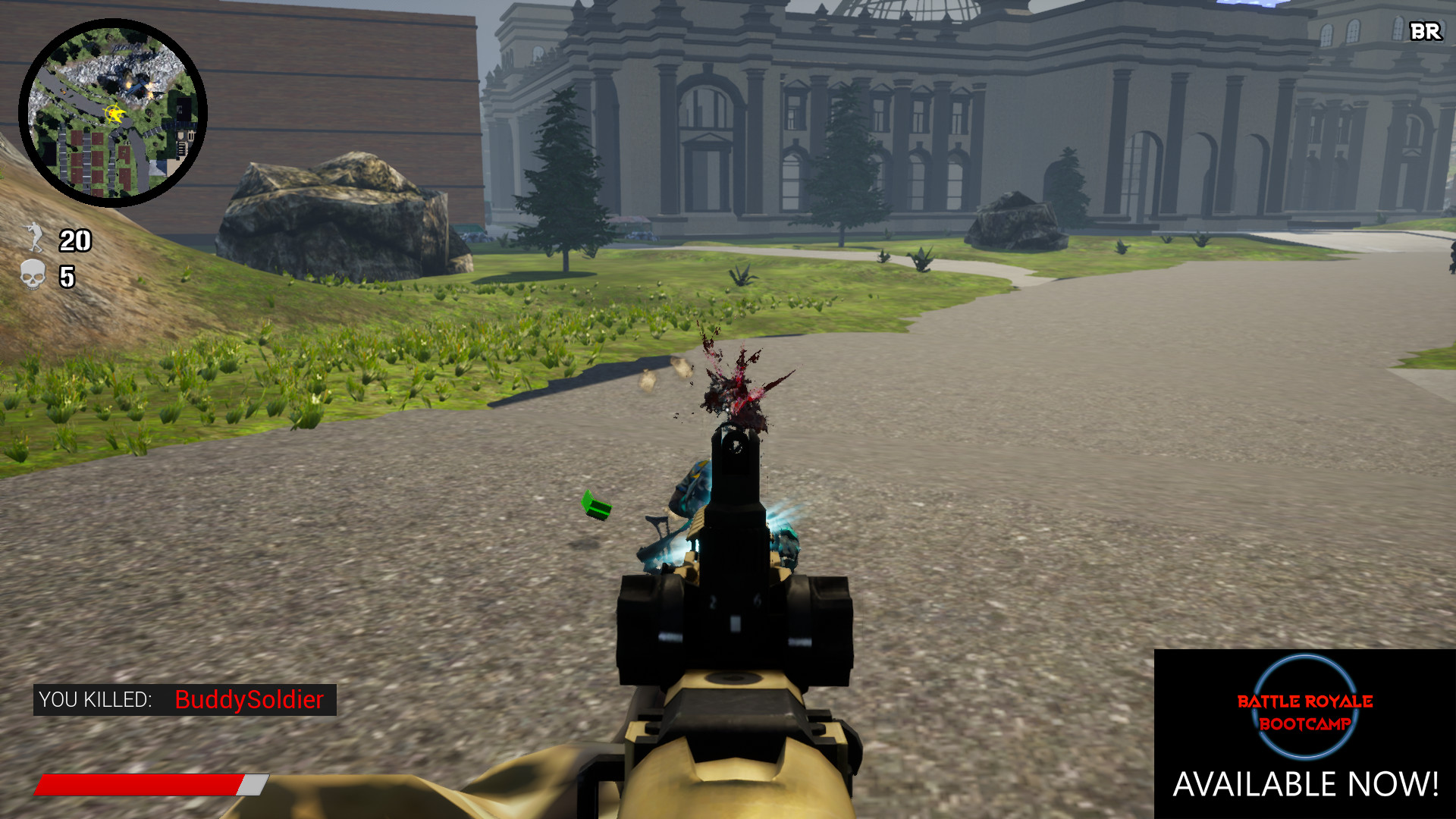Click the BR logo in the top-right corner
Viewport: 1456px width, 819px height.
point(1424,33)
